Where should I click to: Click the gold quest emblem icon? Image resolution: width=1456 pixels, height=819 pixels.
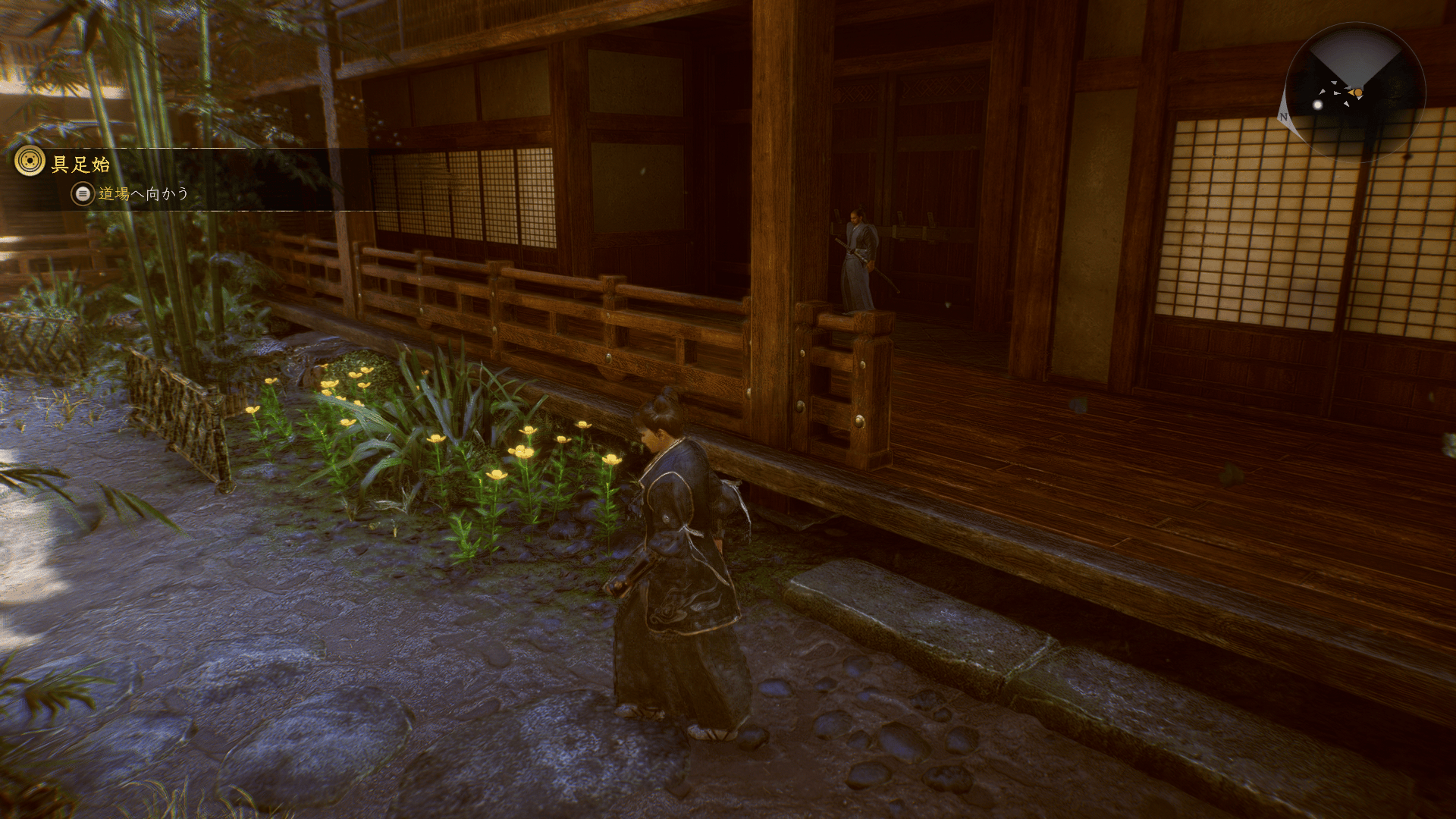tap(30, 162)
